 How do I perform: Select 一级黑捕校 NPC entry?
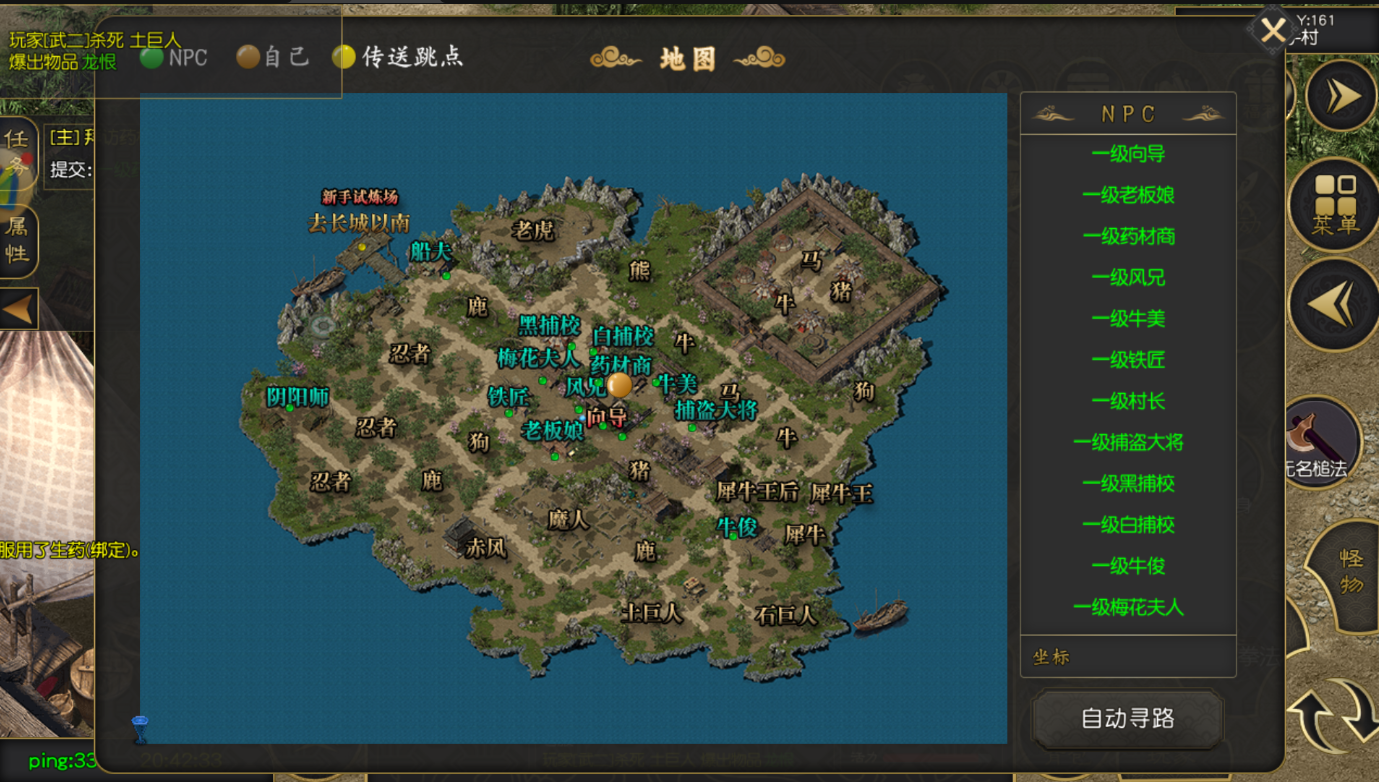coord(1128,484)
